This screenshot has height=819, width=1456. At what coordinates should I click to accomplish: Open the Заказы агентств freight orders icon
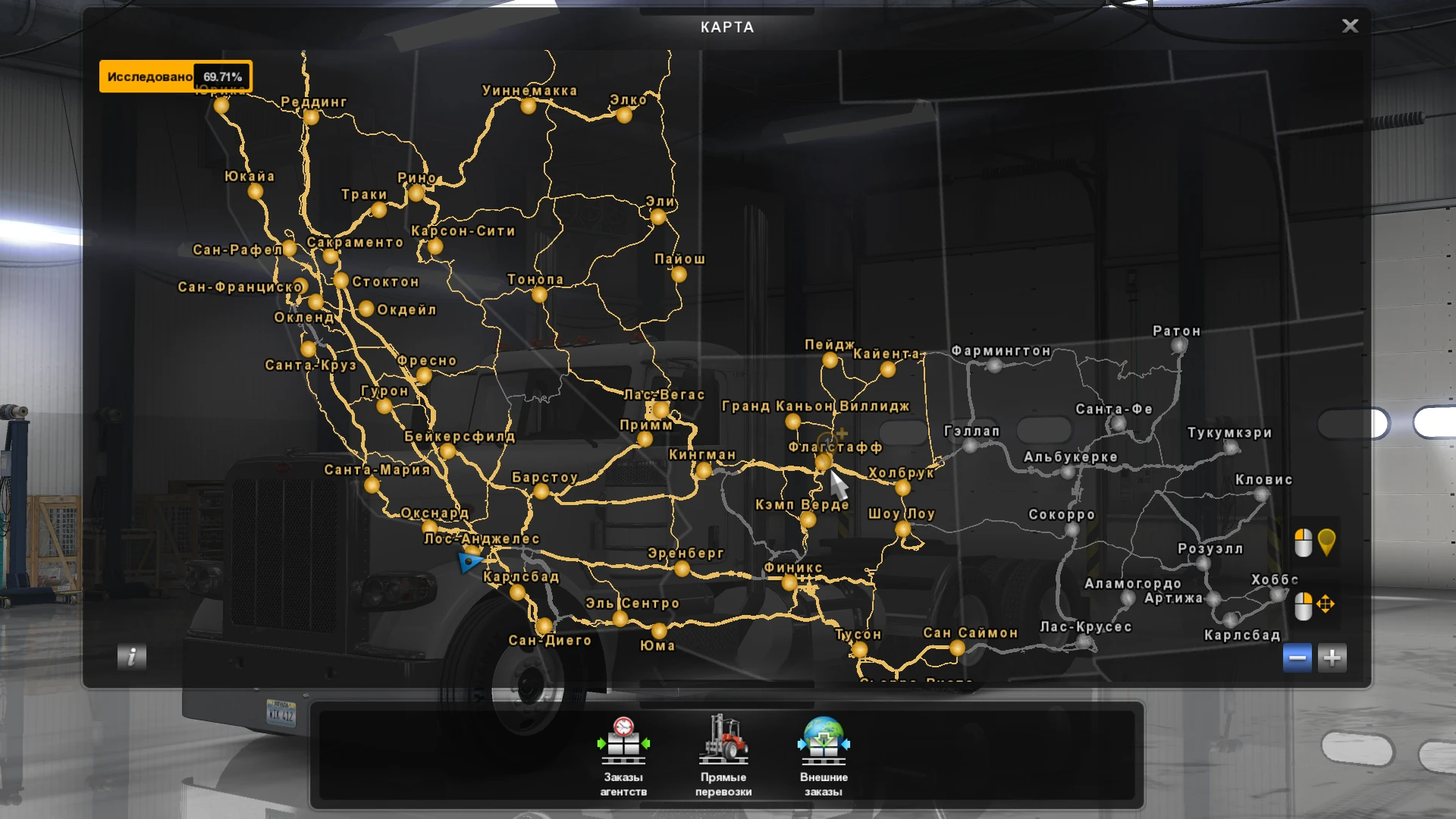tap(623, 739)
